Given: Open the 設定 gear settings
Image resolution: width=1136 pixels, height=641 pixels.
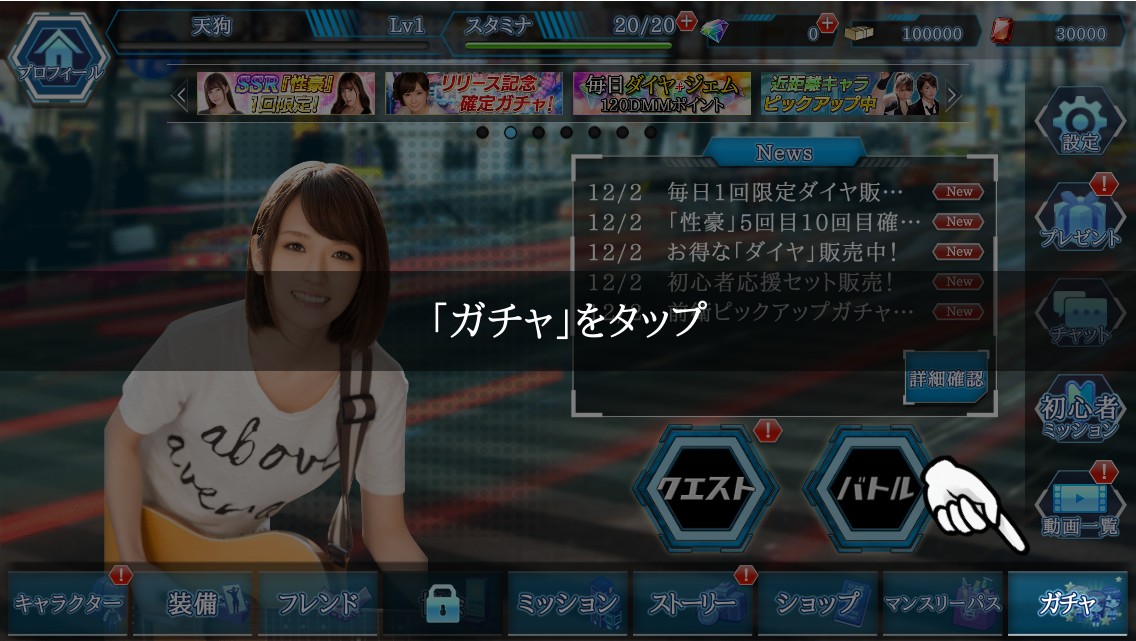Looking at the screenshot, I should 1080,123.
